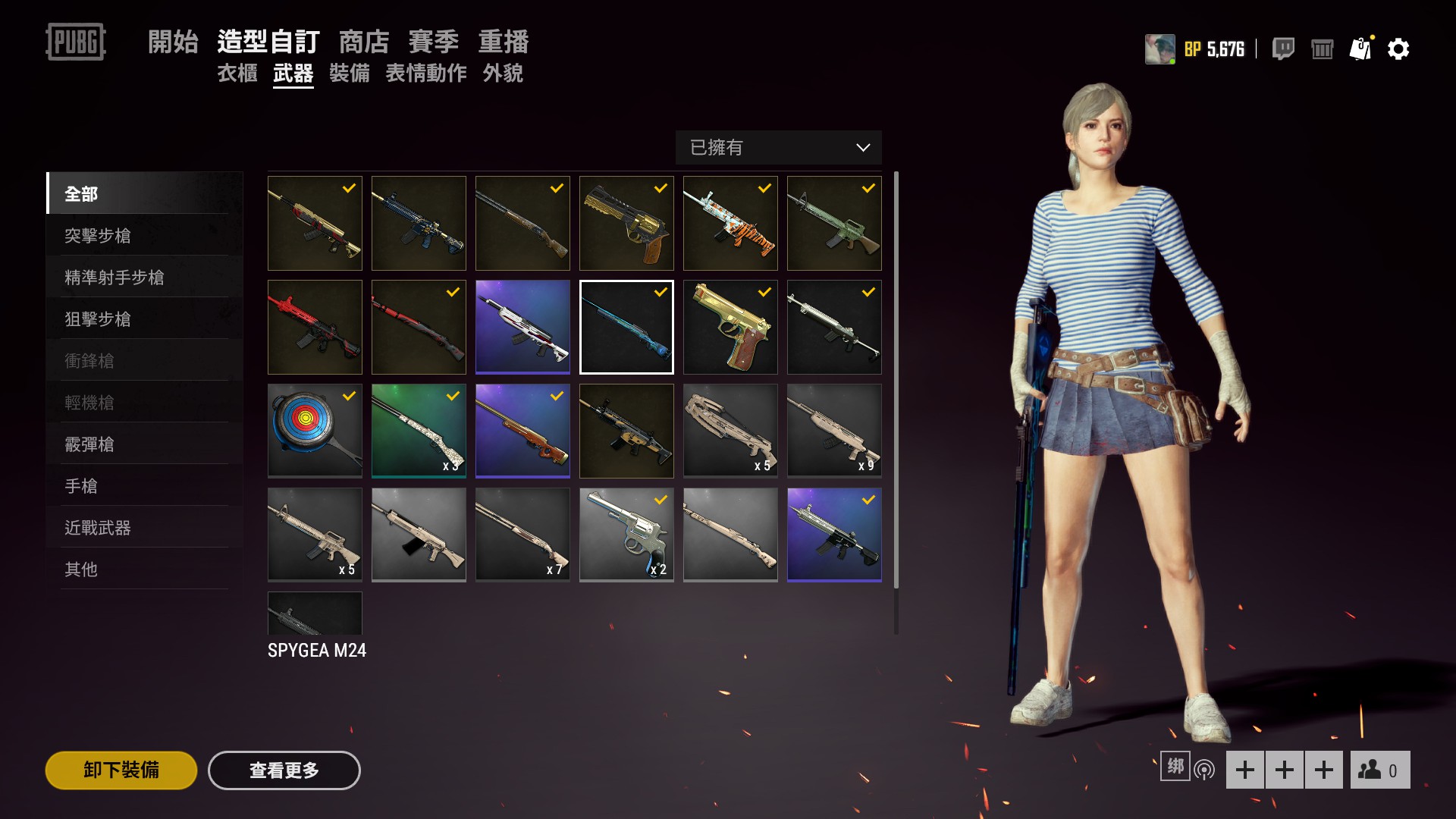Open the 賽季 season menu

pos(434,42)
